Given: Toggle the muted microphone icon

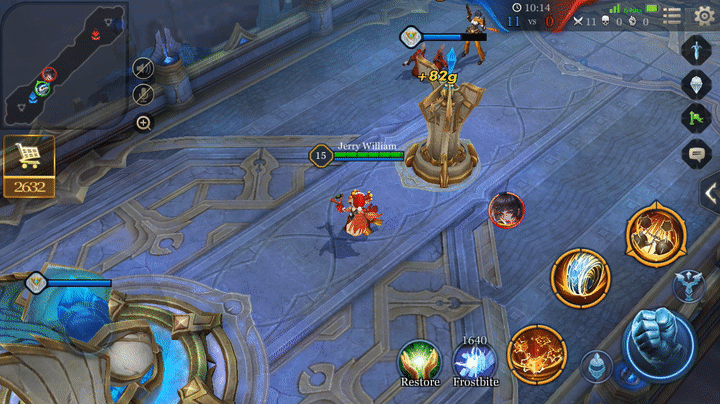Looking at the screenshot, I should coord(143,95).
